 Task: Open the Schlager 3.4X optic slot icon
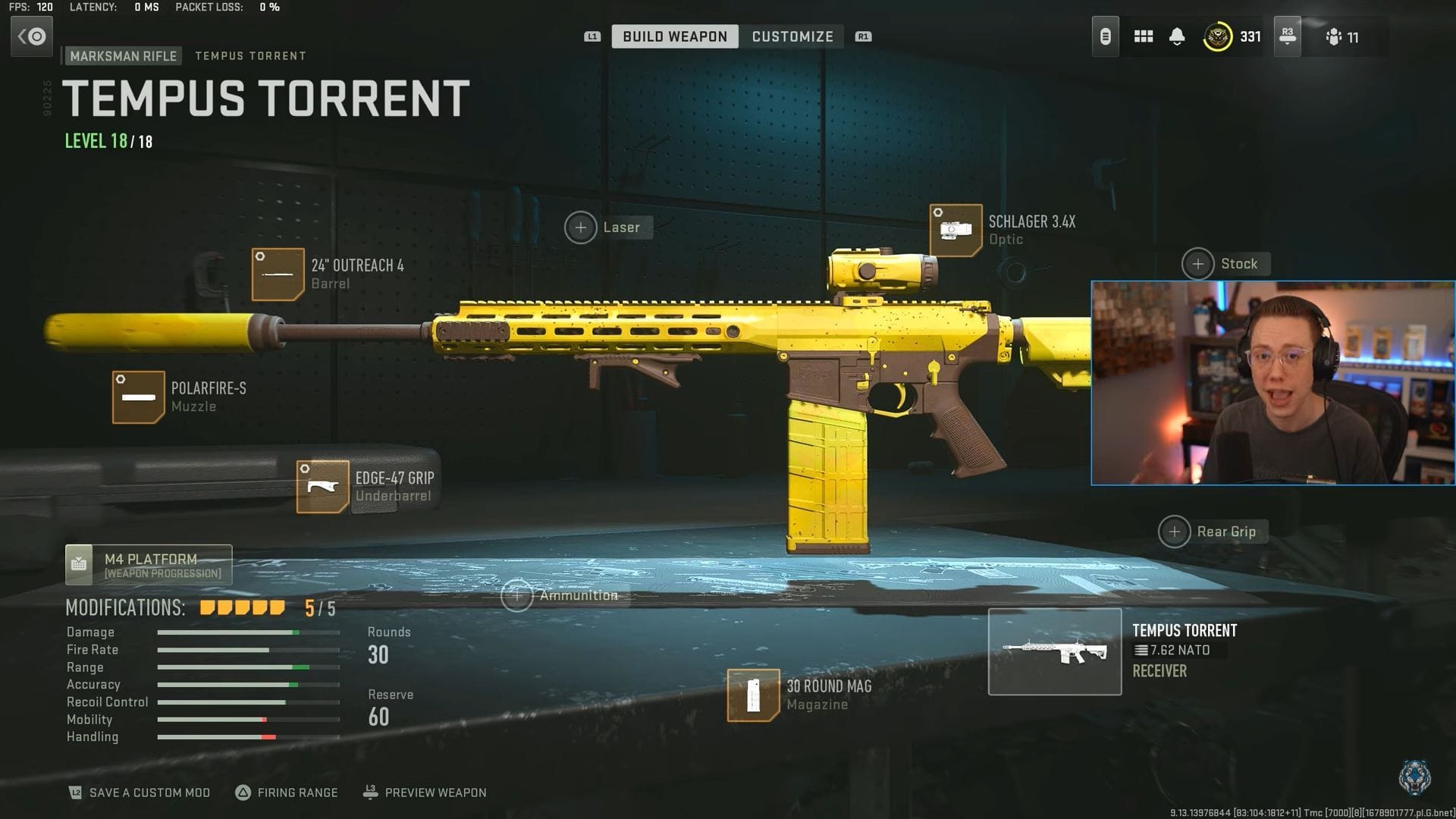[955, 230]
